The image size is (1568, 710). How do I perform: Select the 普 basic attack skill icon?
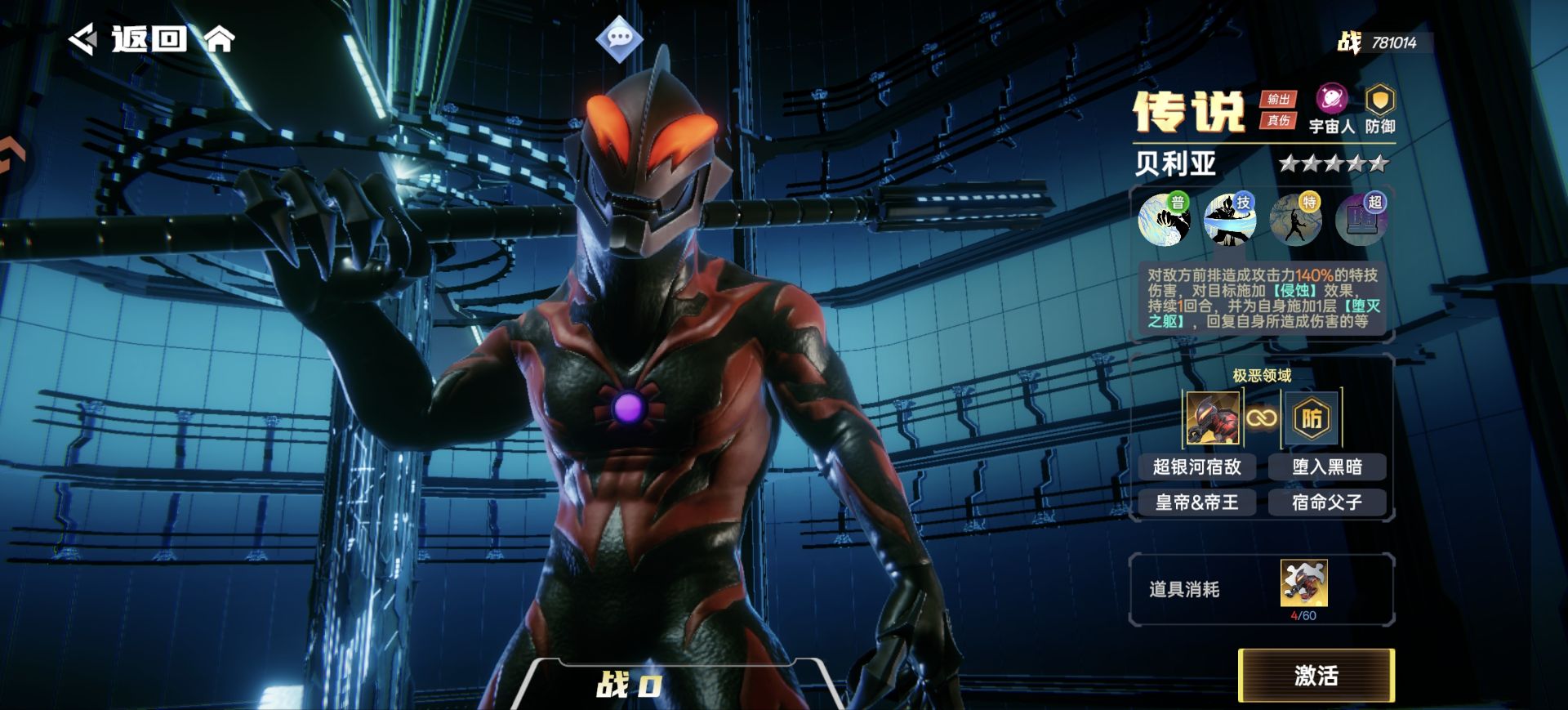tap(1164, 219)
